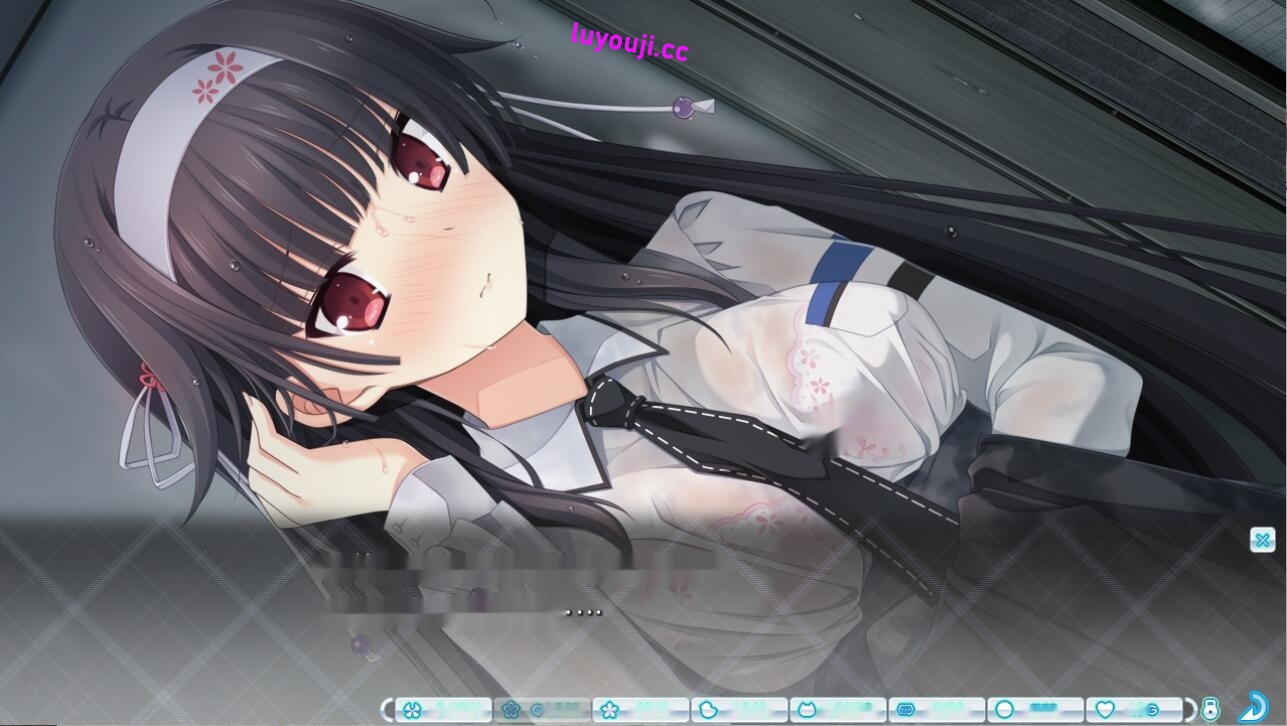Click the clover-outline icon, third toolbar button
The height and width of the screenshot is (726, 1287).
[610, 710]
